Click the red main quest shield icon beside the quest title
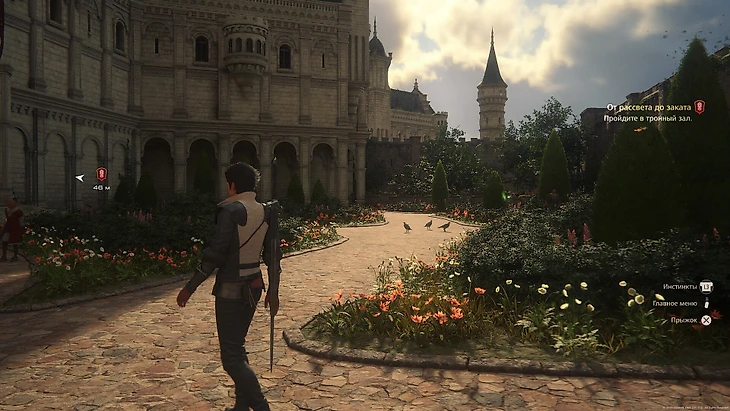 click(700, 106)
